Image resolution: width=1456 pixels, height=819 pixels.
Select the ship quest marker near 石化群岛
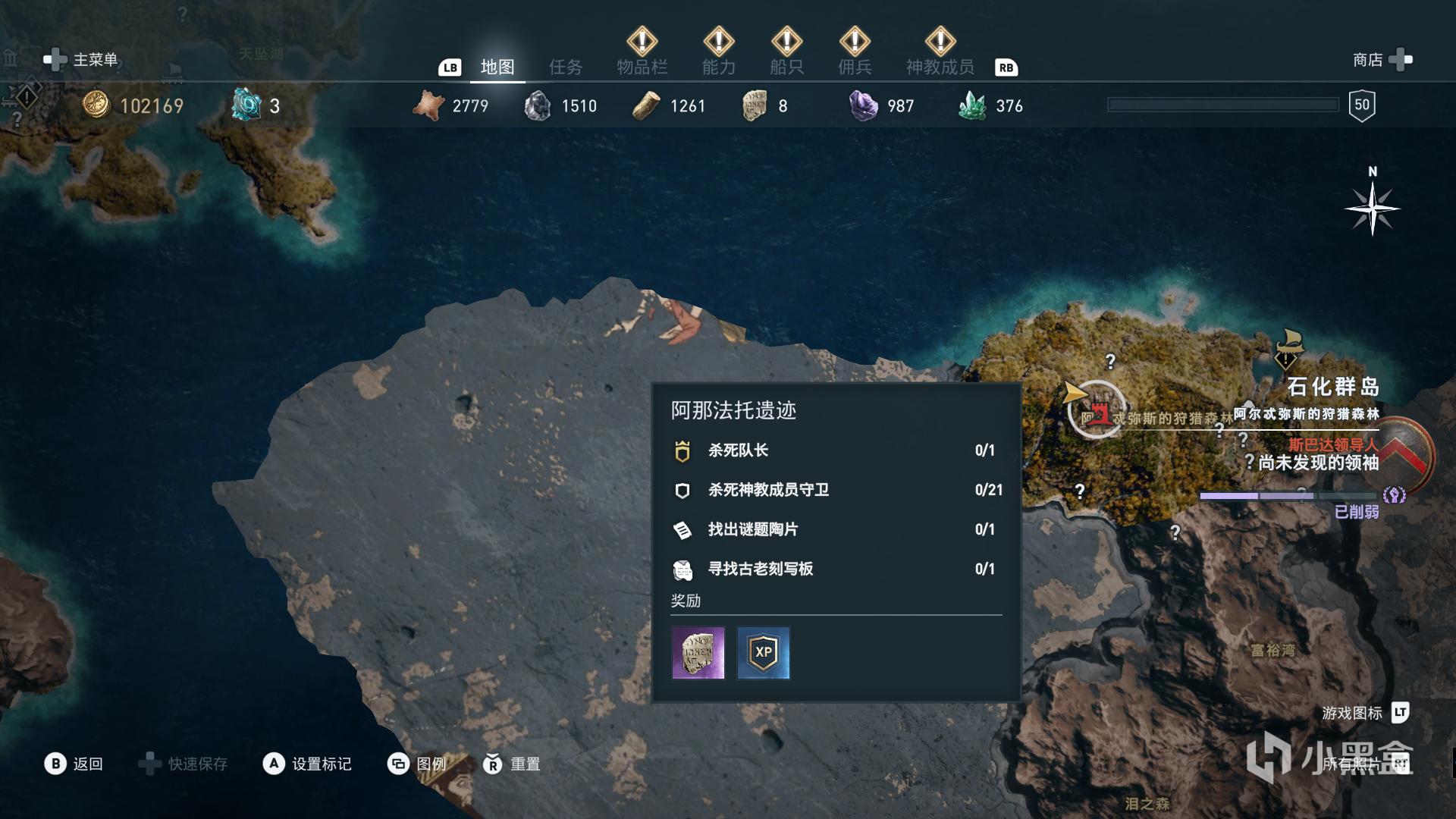(x=1287, y=348)
